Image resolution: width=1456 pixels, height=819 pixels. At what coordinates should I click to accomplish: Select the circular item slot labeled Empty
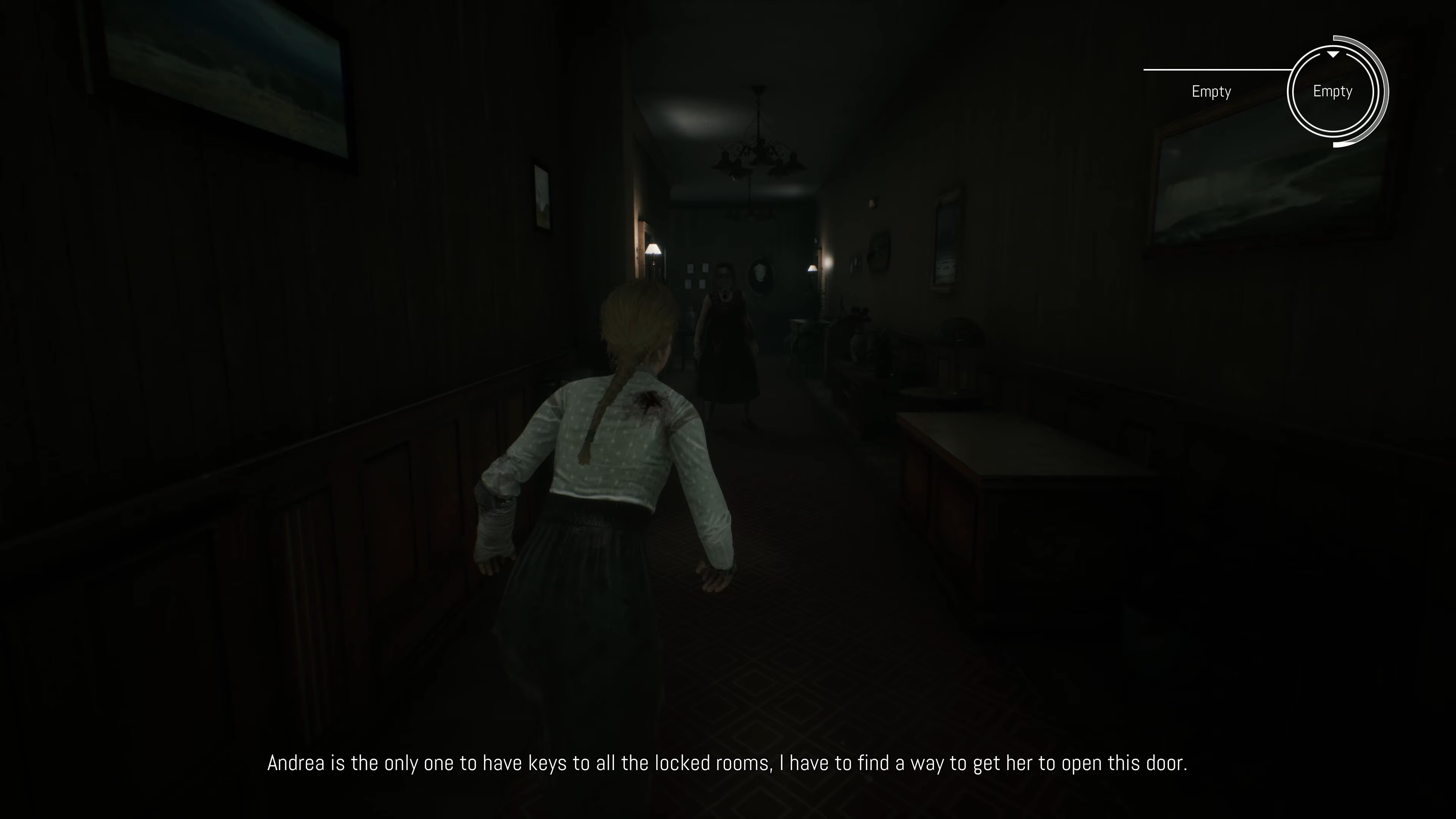[x=1333, y=91]
